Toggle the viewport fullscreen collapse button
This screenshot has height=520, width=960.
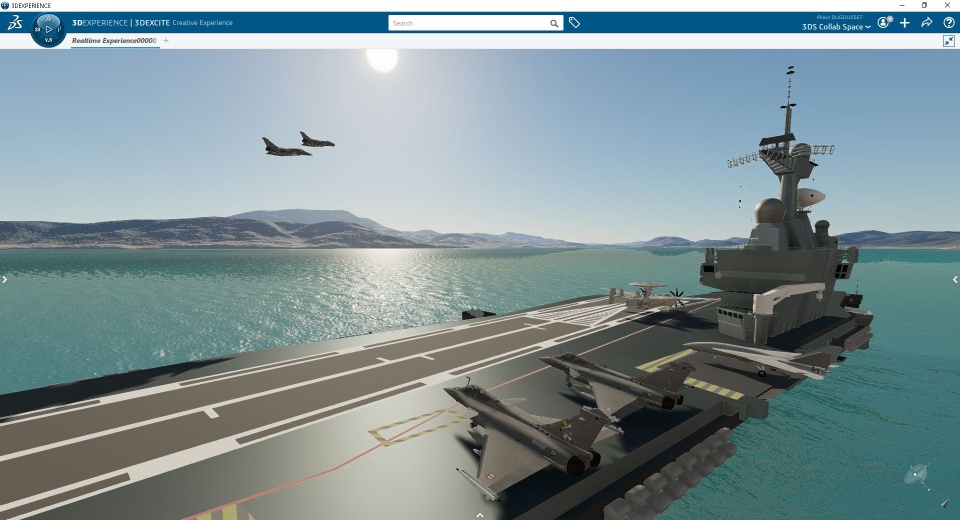click(x=949, y=41)
